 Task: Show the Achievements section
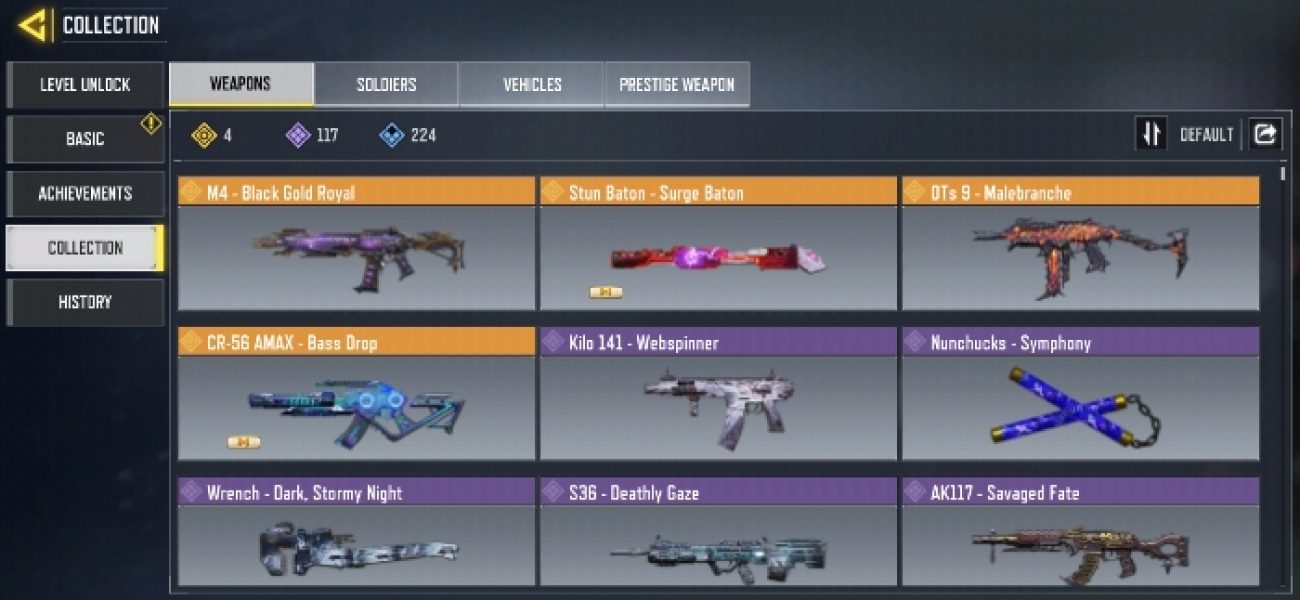pos(85,194)
